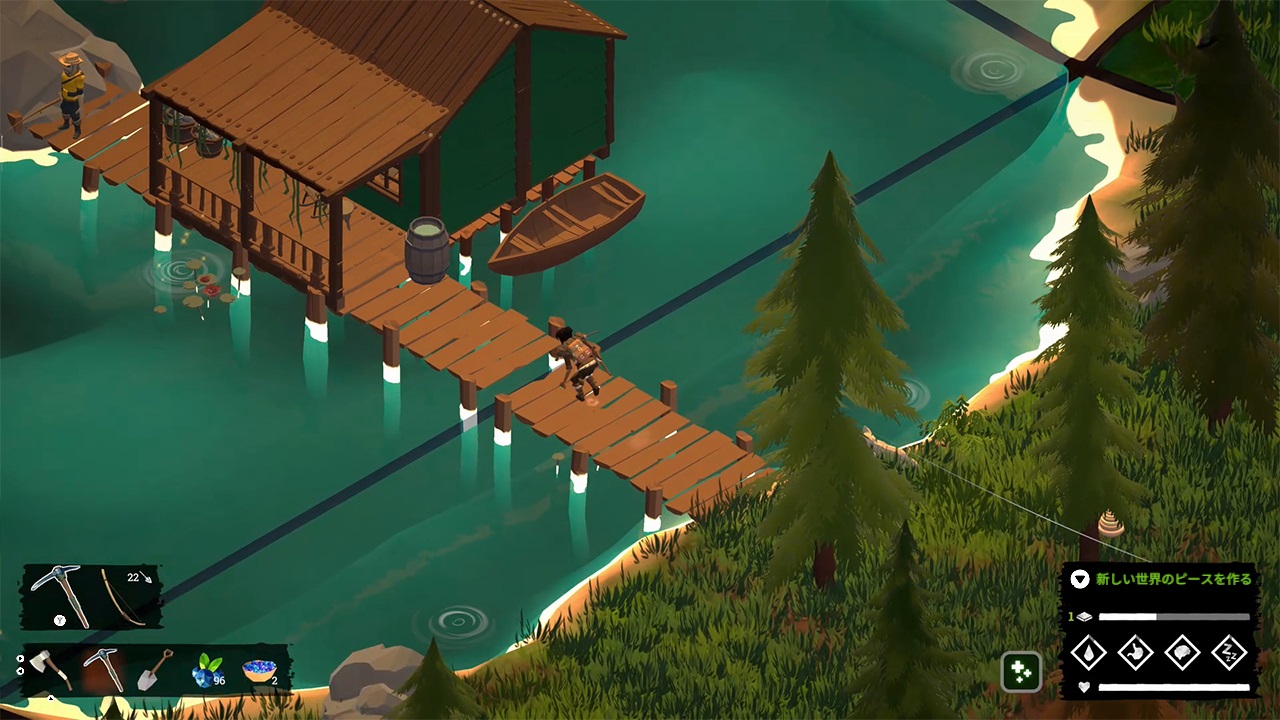This screenshot has width=1280, height=720.
Task: Choose the highlighted pickaxe hotbar slot
Action: tap(103, 669)
